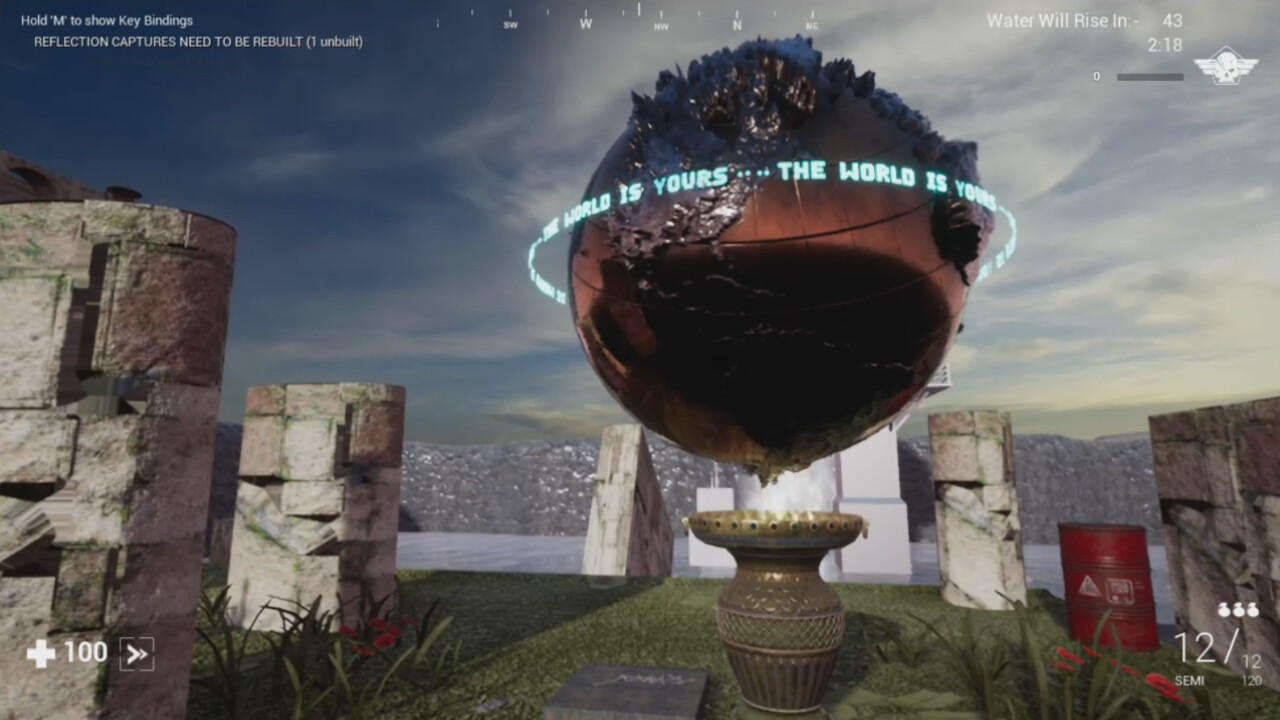Screen dimensions: 1280x720
Task: Click the health cross icon
Action: coord(38,652)
